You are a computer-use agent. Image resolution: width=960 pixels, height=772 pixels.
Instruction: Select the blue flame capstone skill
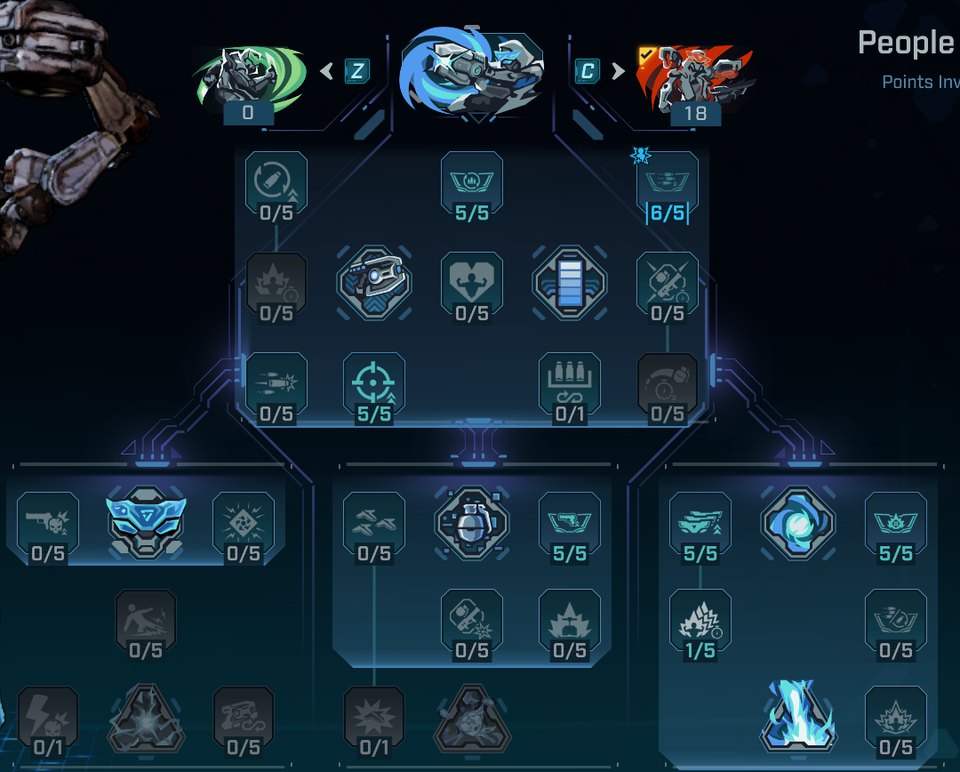[x=798, y=716]
